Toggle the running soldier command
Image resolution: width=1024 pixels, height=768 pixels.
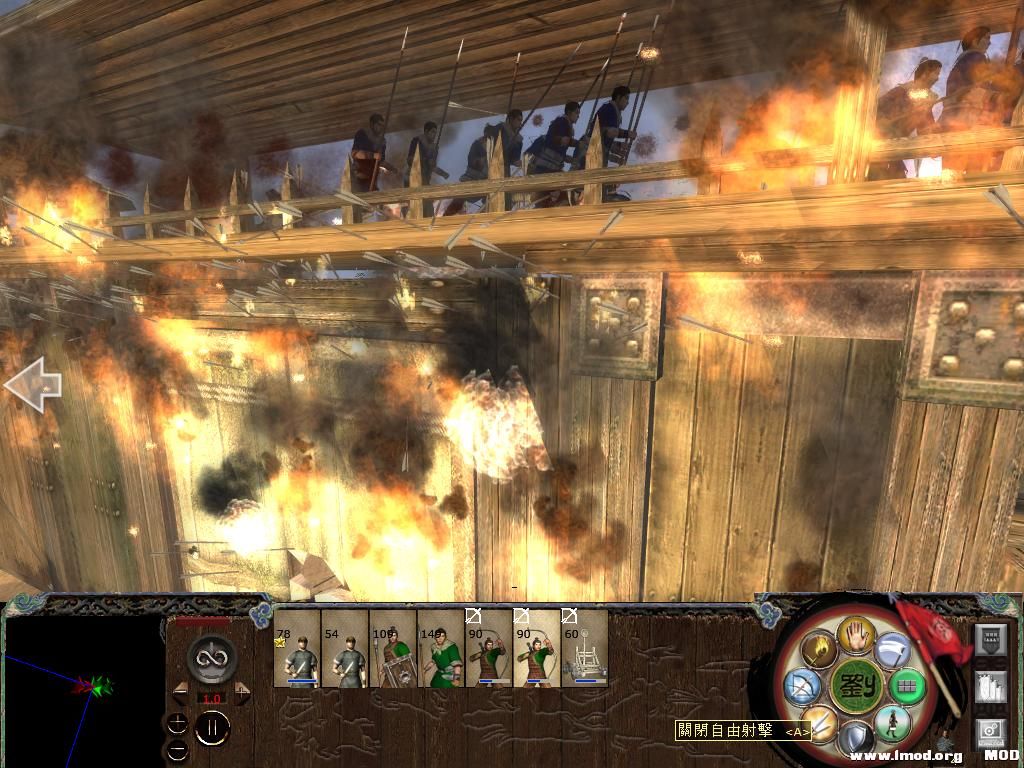[x=892, y=722]
